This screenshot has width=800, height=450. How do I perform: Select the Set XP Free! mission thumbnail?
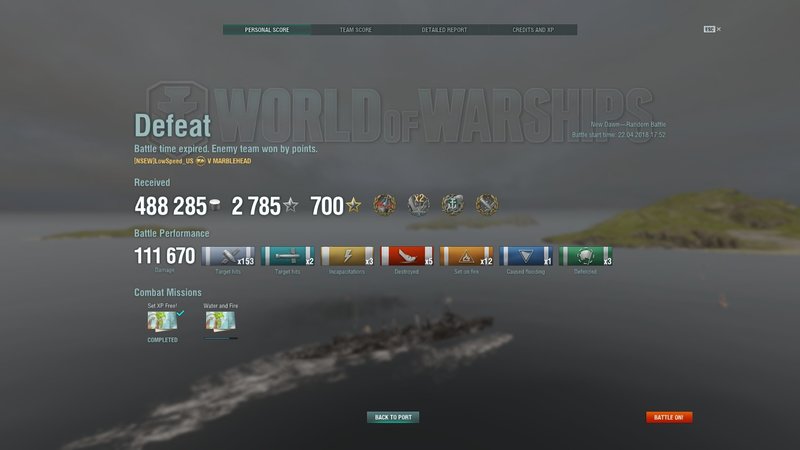click(x=162, y=322)
